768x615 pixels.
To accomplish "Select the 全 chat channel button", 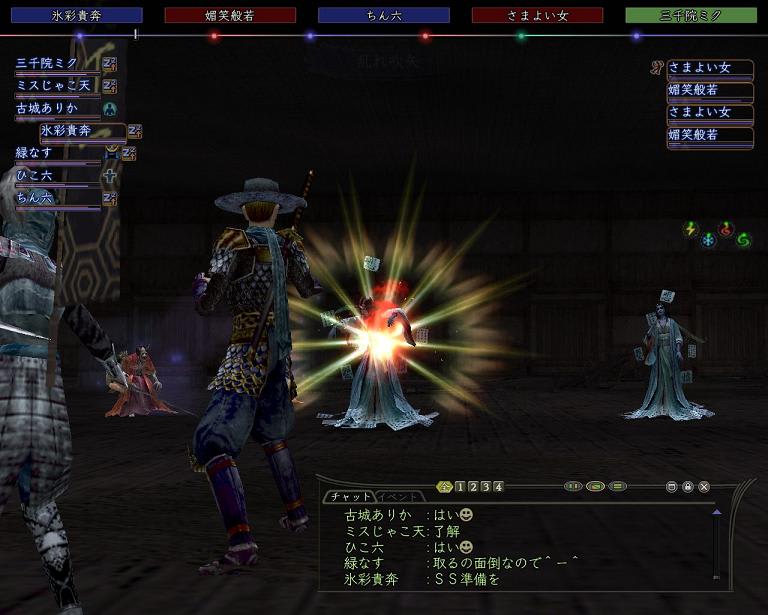I will (445, 487).
